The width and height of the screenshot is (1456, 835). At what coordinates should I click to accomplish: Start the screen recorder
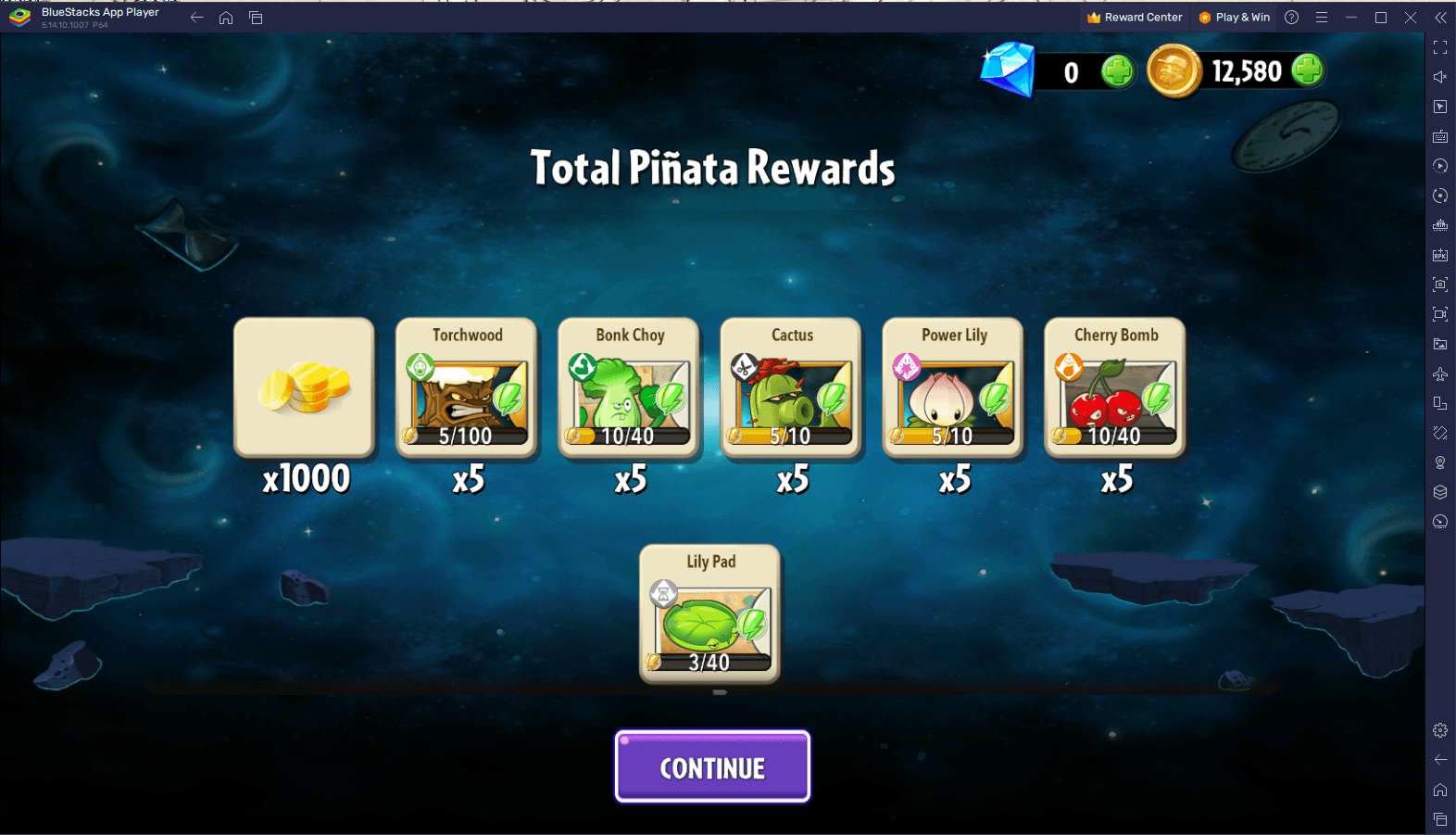[x=1440, y=314]
